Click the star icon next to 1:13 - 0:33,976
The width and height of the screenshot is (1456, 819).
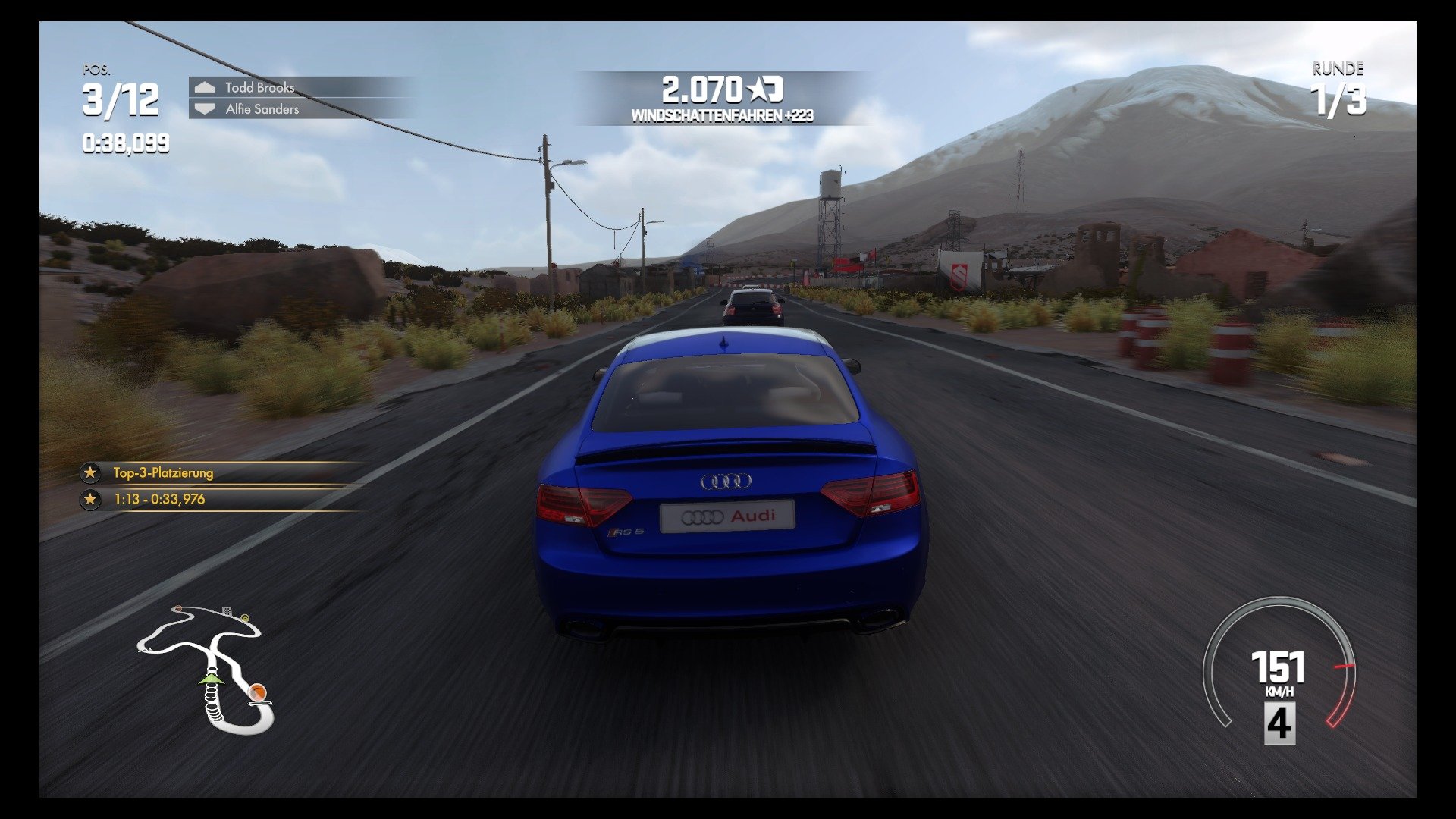click(x=89, y=498)
